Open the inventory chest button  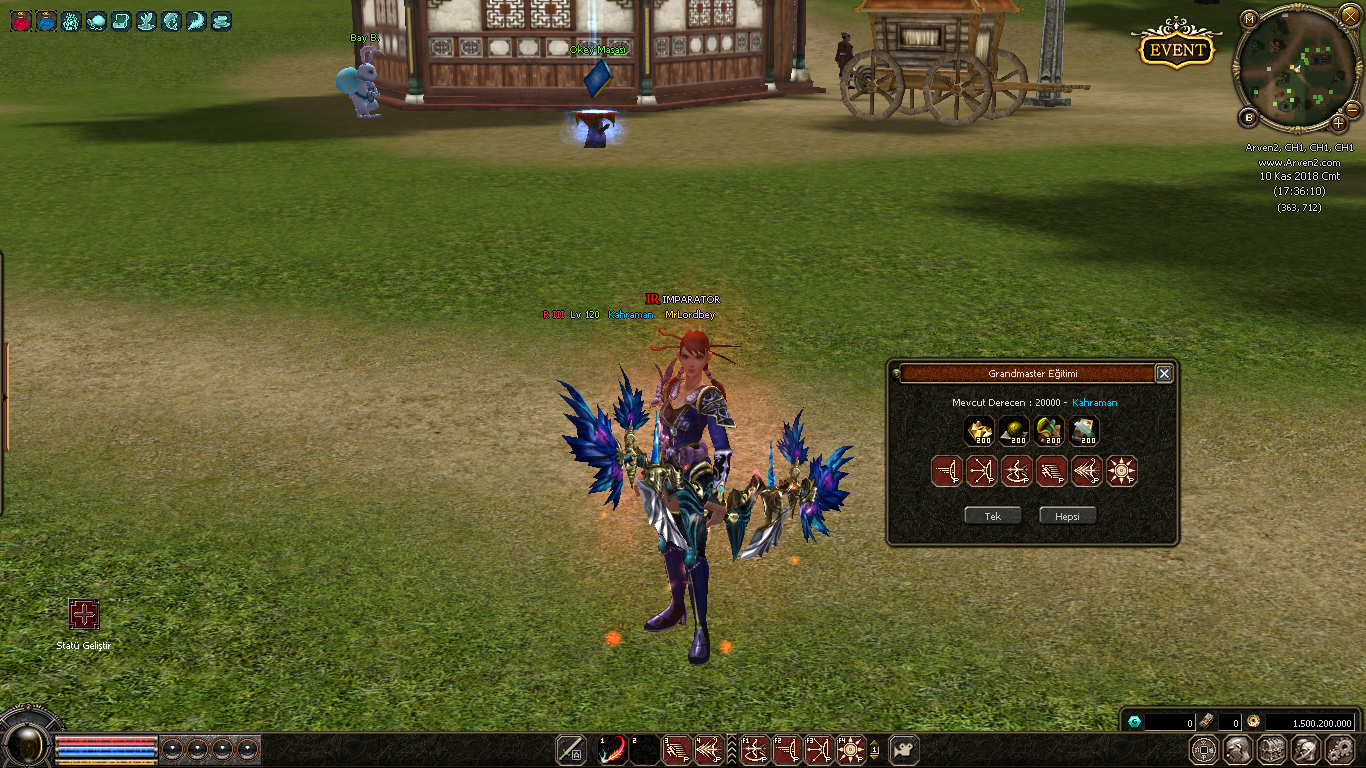point(1271,750)
